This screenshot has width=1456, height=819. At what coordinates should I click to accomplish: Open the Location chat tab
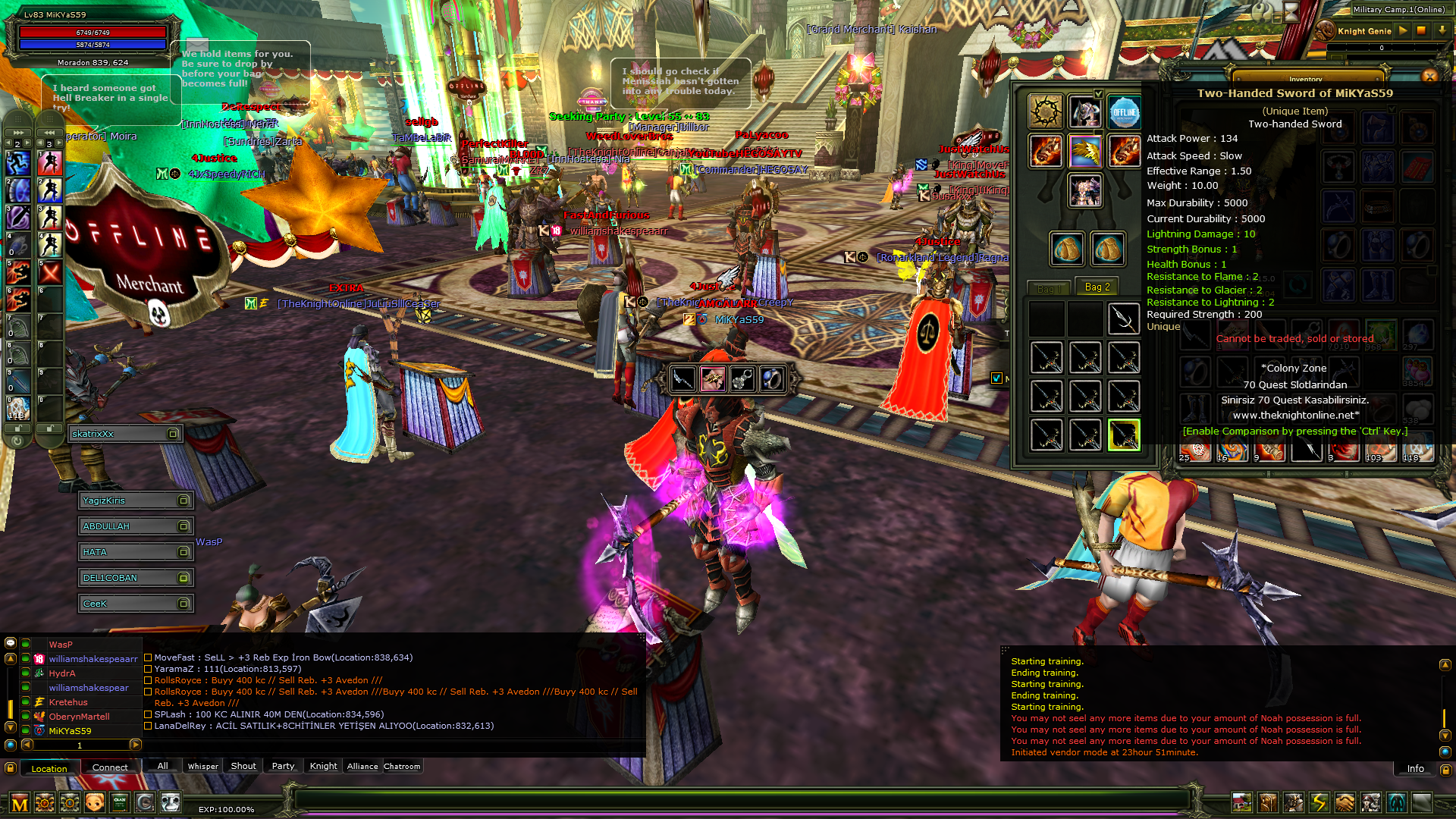tap(49, 768)
